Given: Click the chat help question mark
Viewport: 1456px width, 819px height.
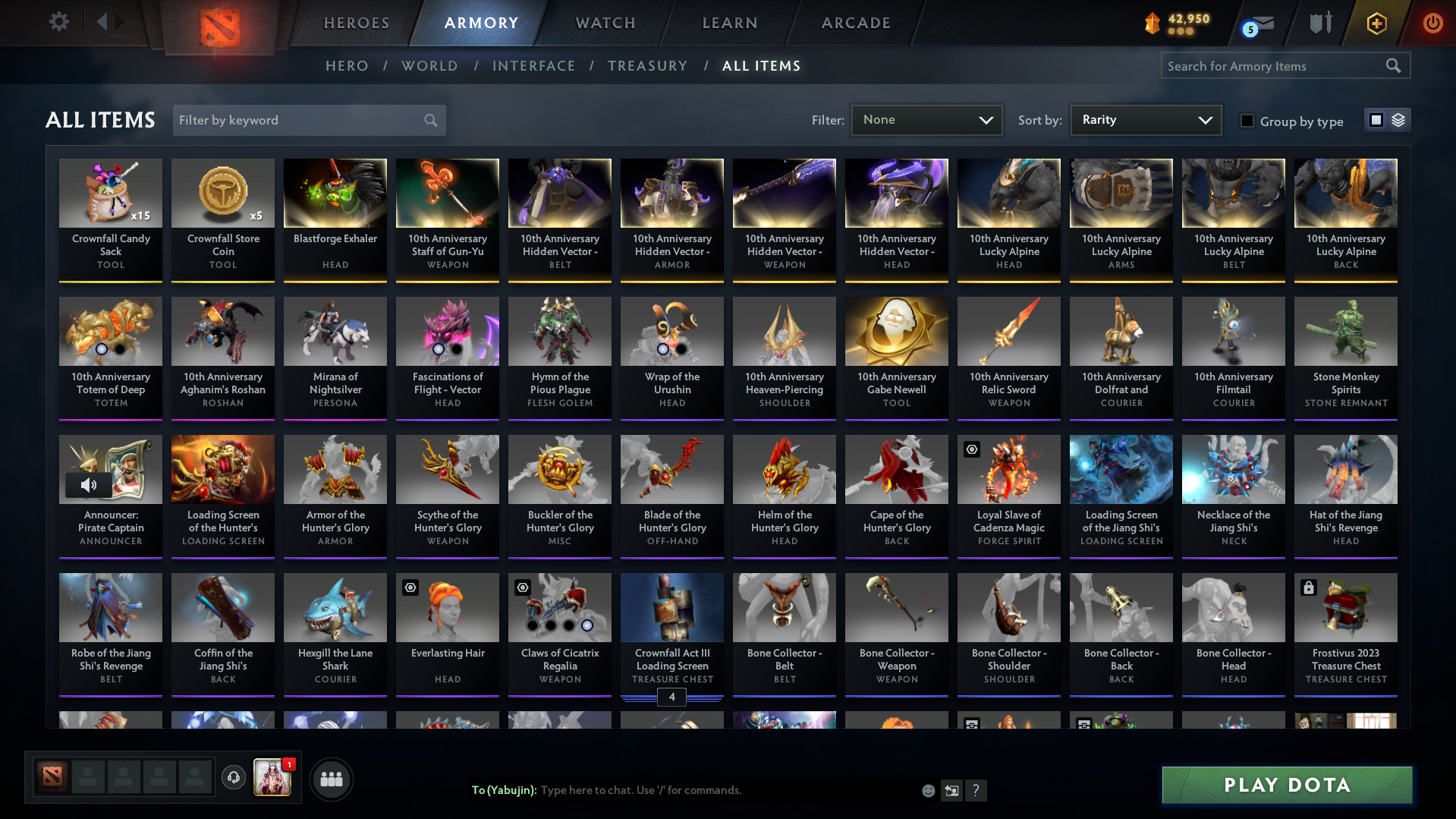Looking at the screenshot, I should coord(976,790).
